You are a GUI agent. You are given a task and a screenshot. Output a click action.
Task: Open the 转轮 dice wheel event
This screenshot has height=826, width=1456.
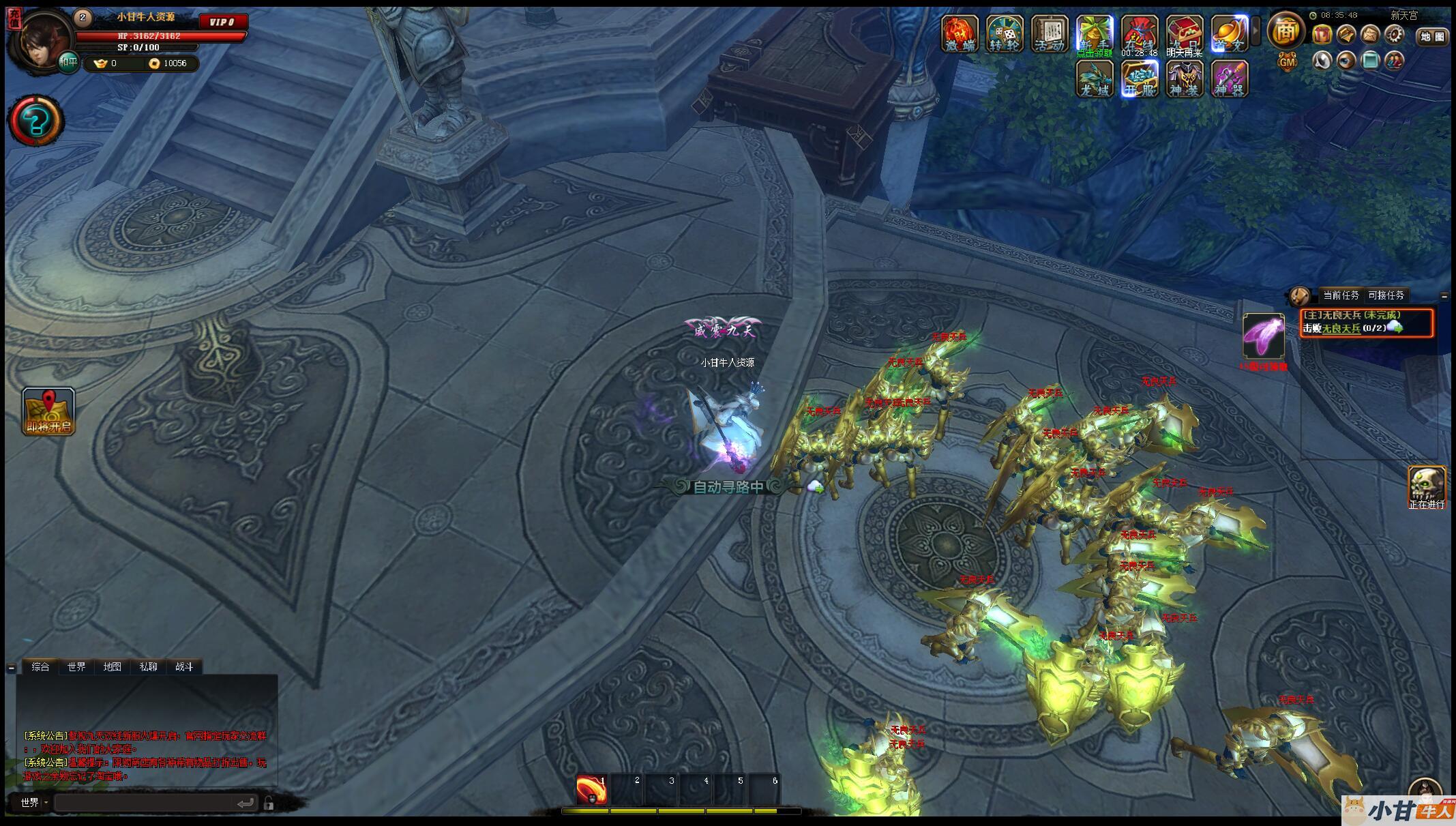coord(1004,33)
